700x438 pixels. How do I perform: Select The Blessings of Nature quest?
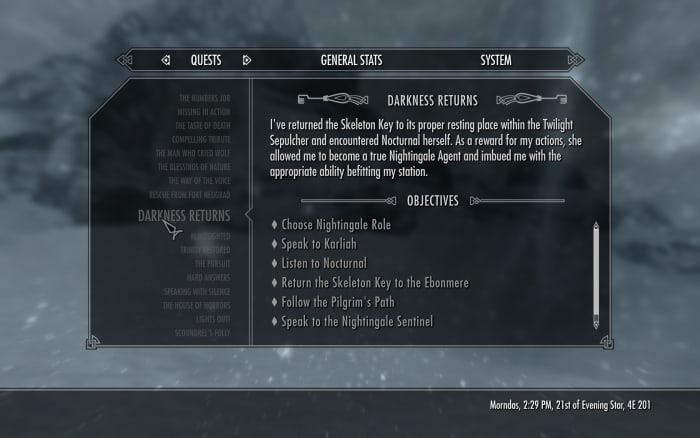point(194,167)
